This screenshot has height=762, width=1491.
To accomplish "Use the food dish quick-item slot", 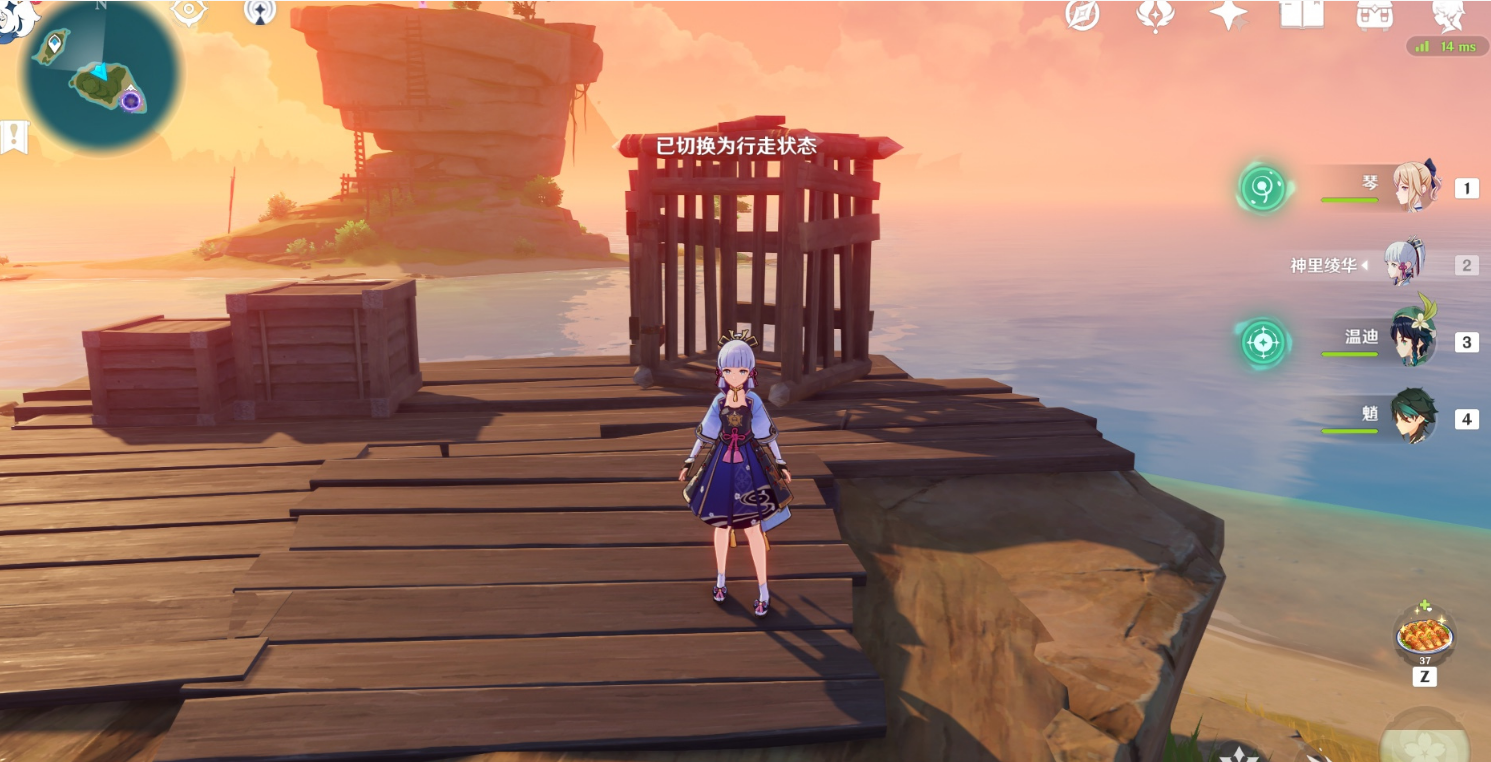I will tap(1424, 636).
